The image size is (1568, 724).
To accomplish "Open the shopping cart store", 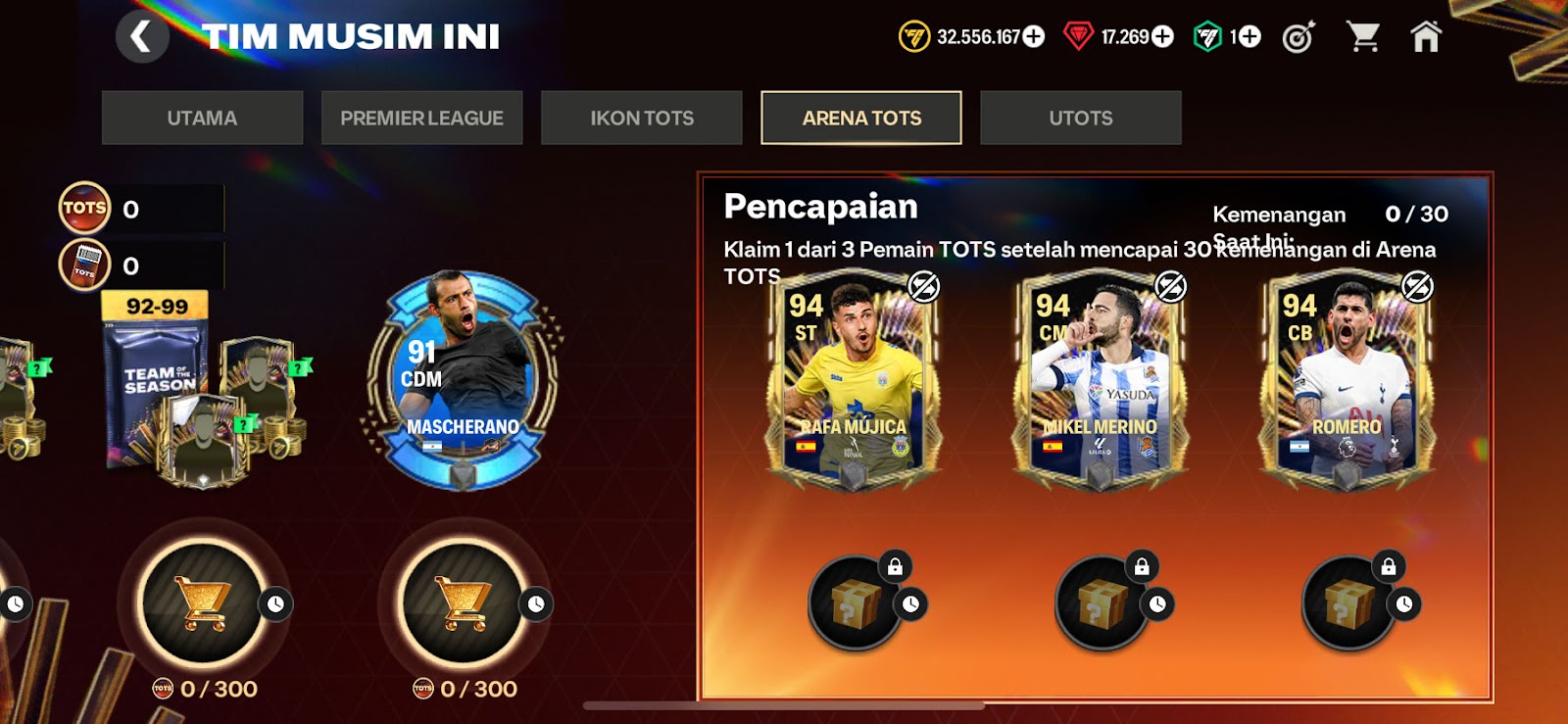I will 1363,37.
